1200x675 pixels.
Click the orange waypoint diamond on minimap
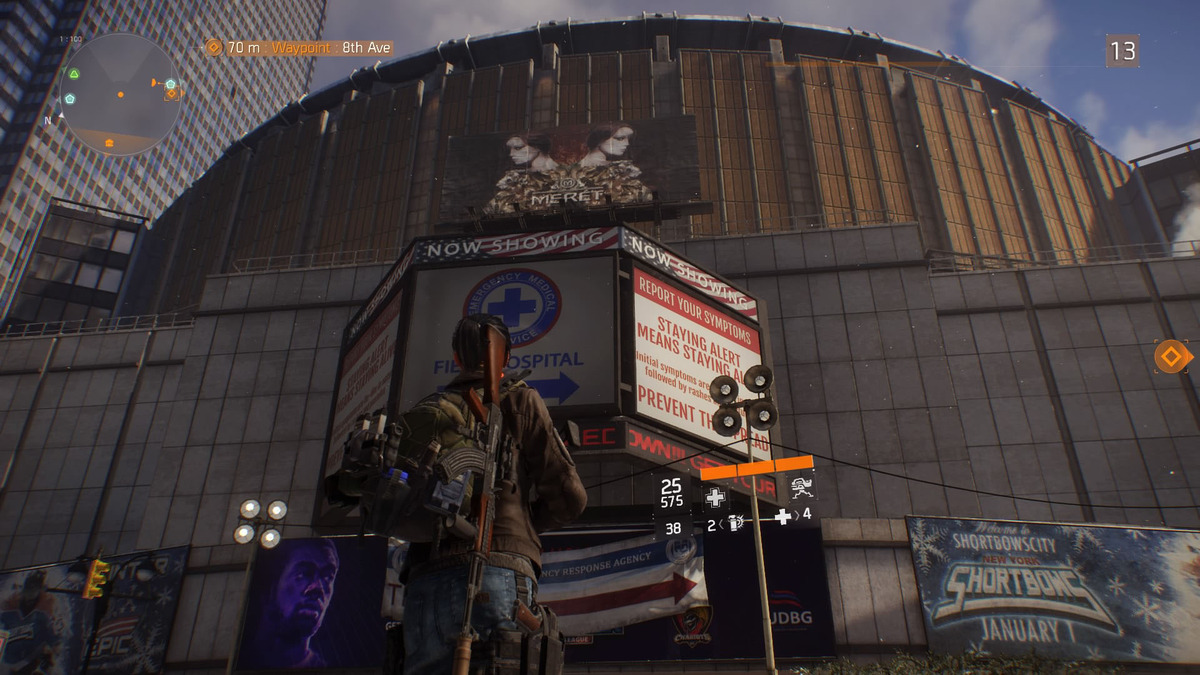[172, 93]
